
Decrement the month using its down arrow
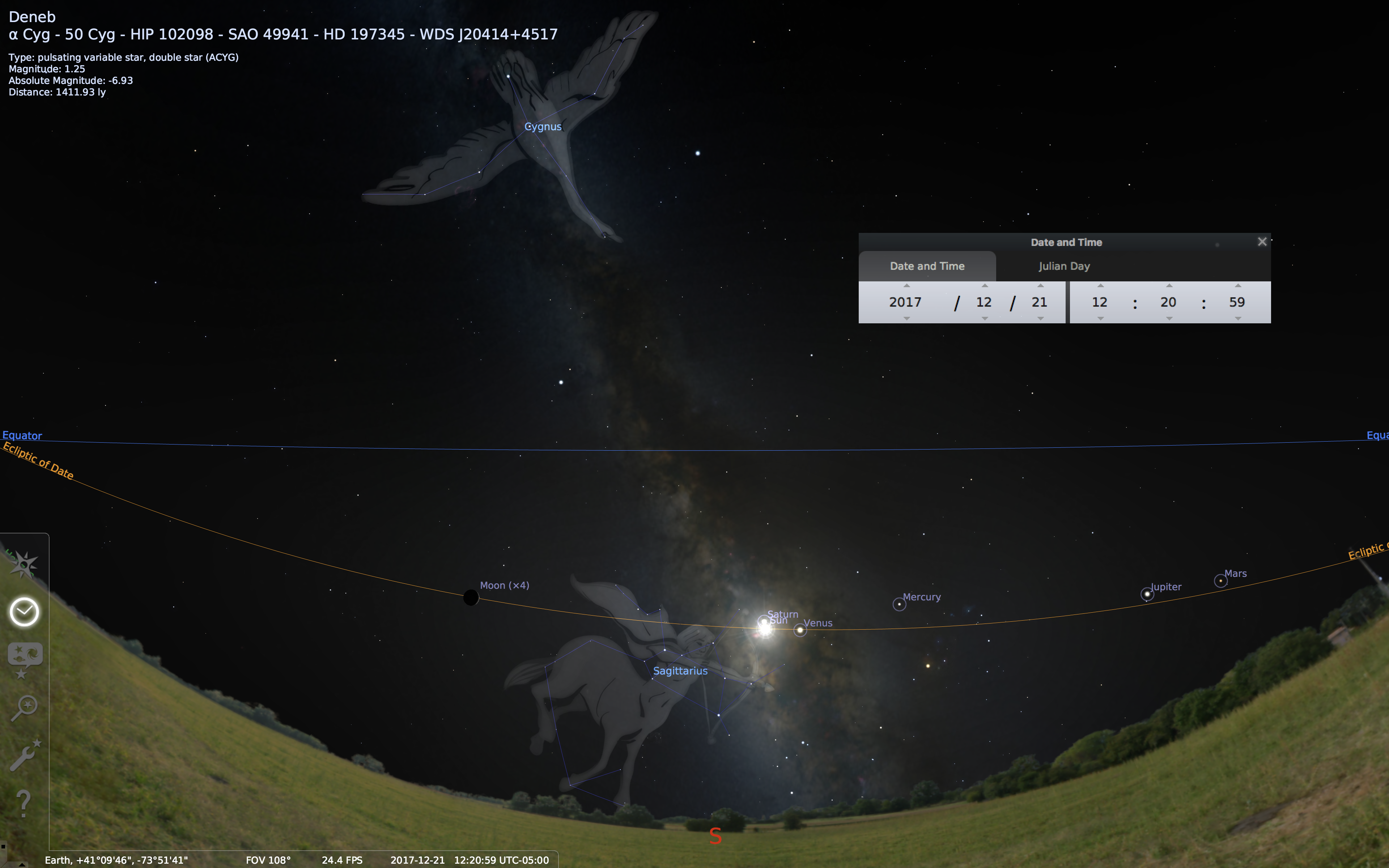tap(984, 319)
